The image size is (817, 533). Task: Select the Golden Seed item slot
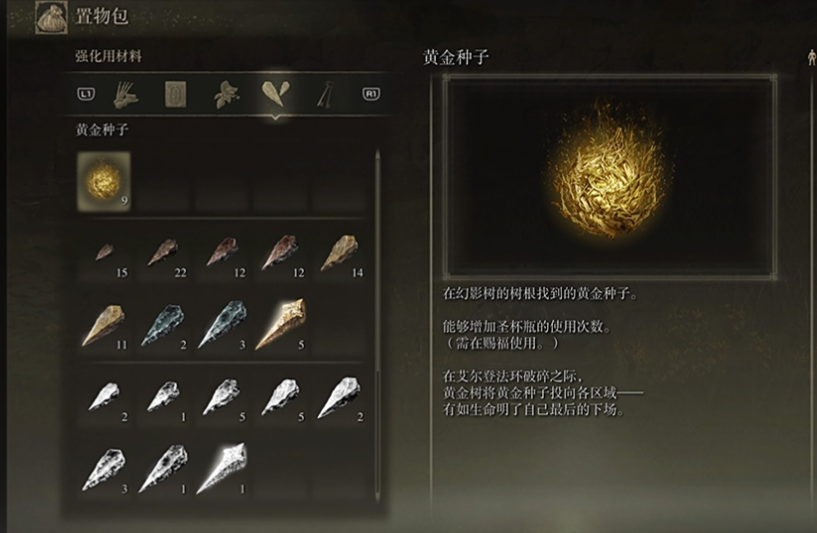pyautogui.click(x=103, y=180)
